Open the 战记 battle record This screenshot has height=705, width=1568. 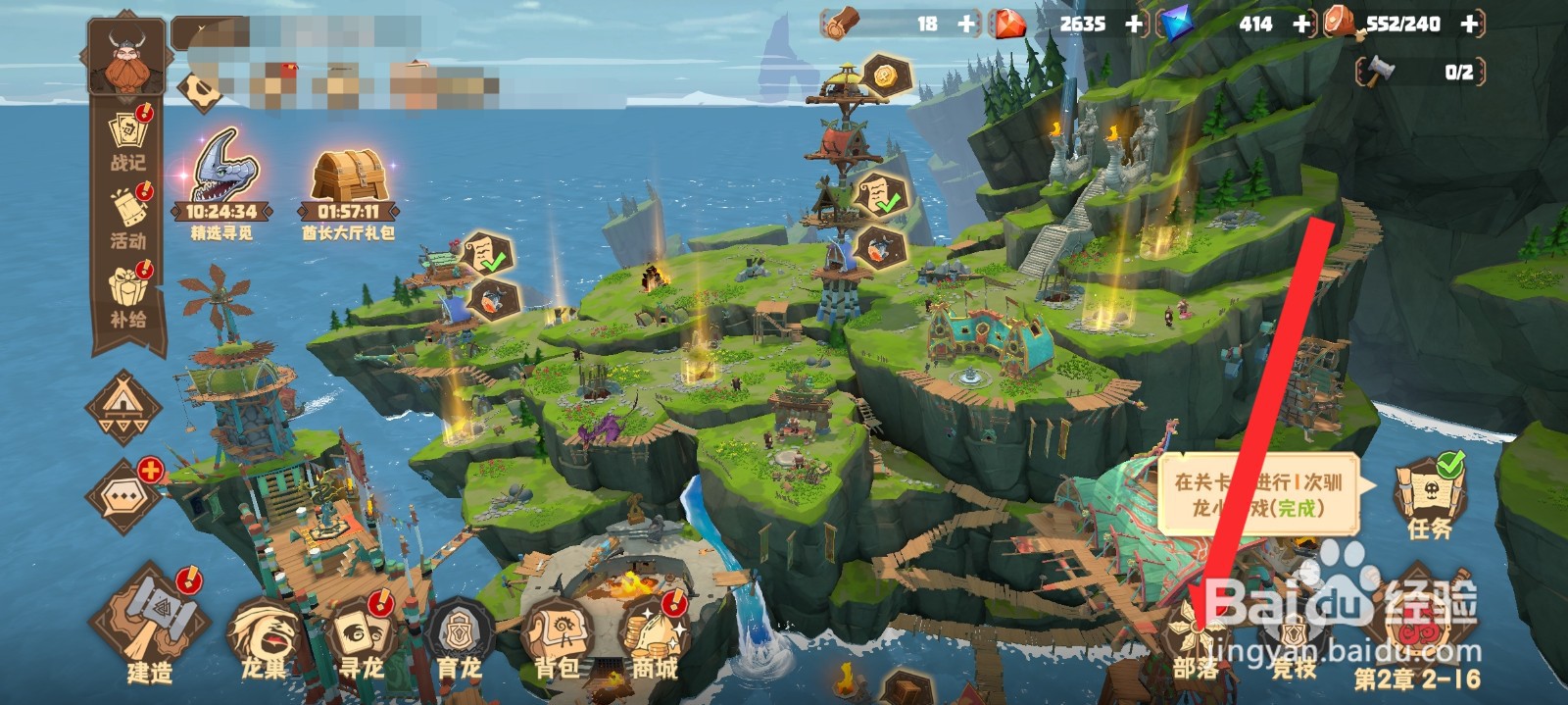(x=128, y=139)
